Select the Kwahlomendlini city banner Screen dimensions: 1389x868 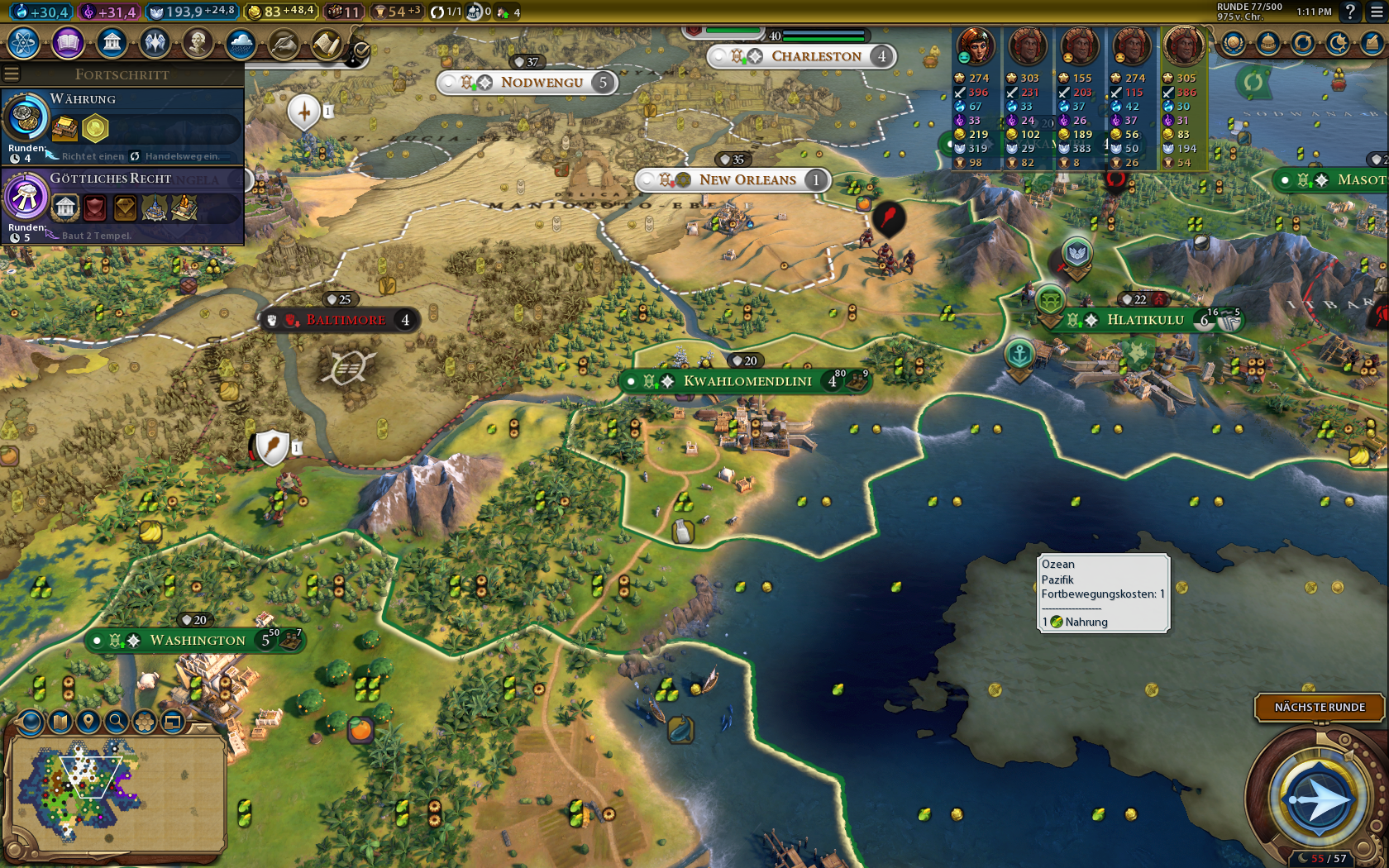[747, 381]
